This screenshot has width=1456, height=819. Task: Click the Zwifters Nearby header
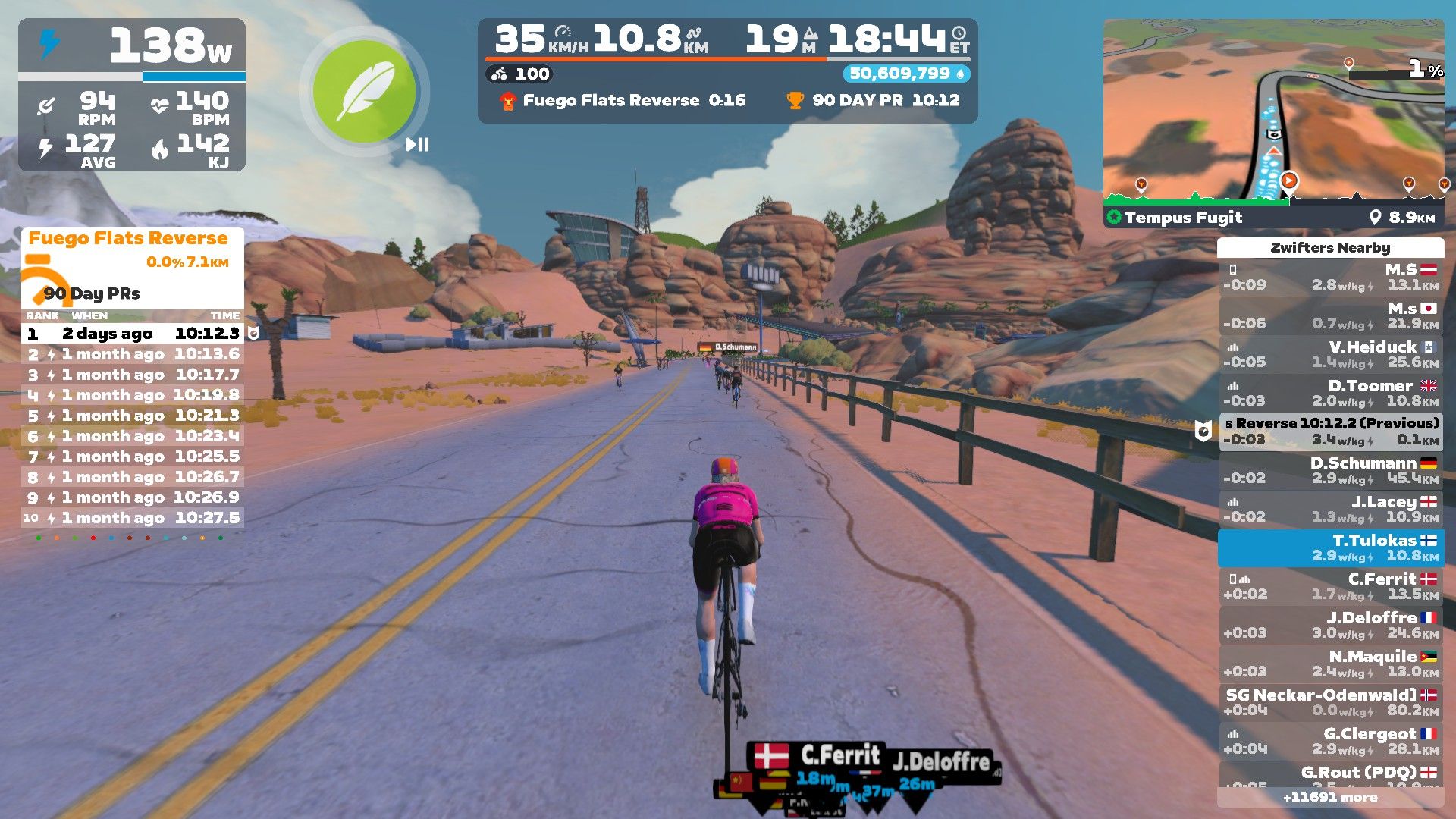(1330, 247)
